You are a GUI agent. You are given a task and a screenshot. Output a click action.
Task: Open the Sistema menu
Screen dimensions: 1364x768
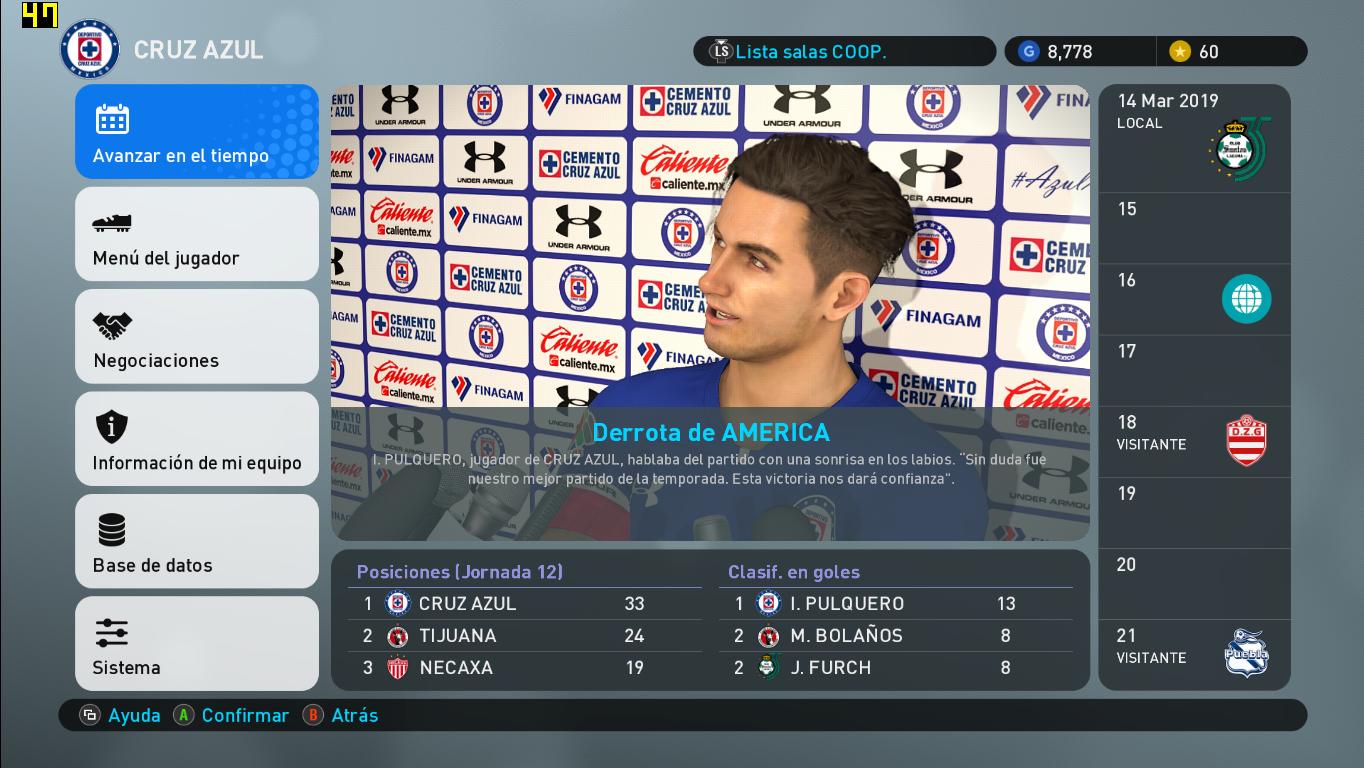197,644
